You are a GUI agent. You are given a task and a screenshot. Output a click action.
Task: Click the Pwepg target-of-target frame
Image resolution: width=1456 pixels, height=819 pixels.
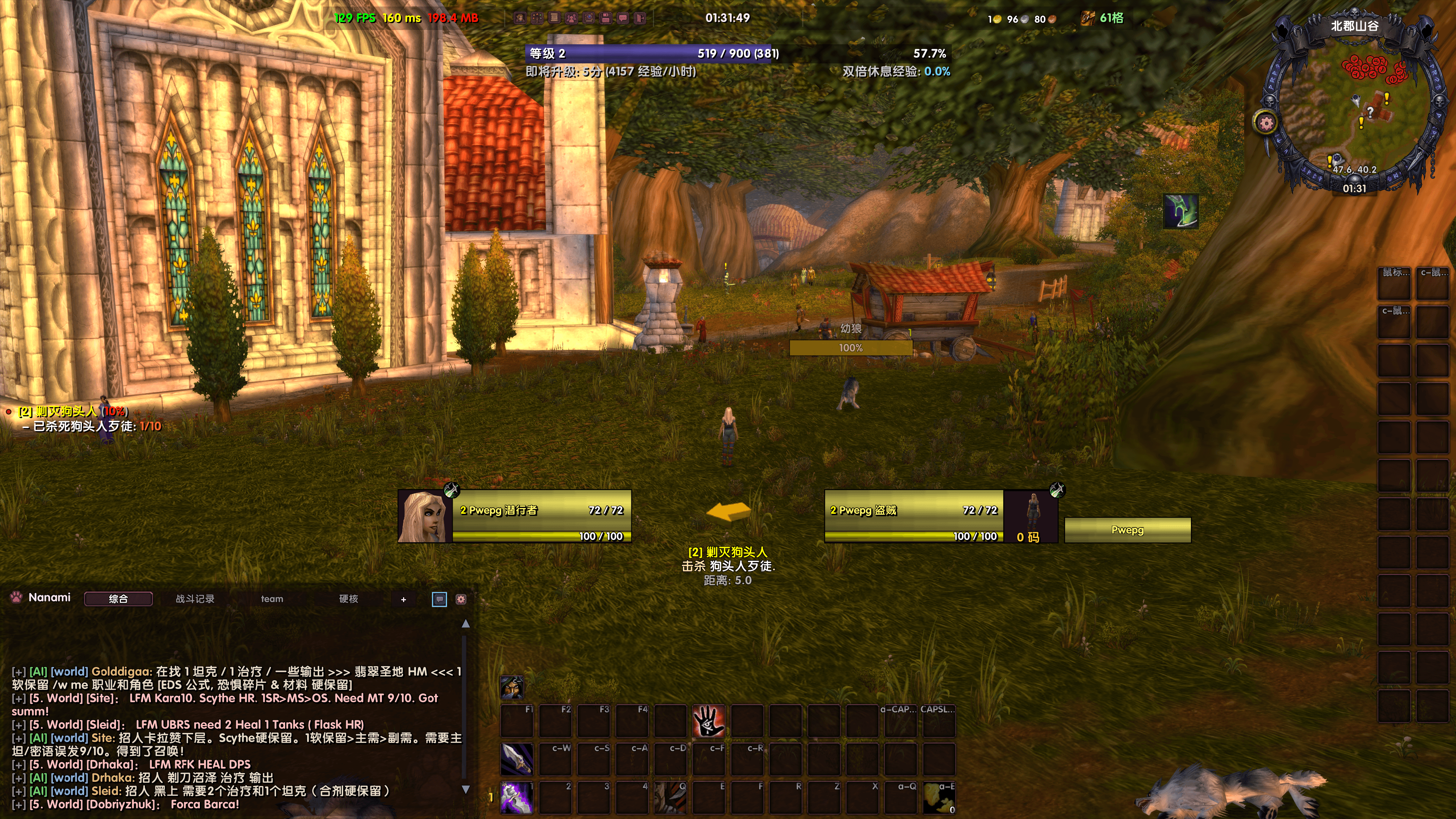click(x=1127, y=530)
